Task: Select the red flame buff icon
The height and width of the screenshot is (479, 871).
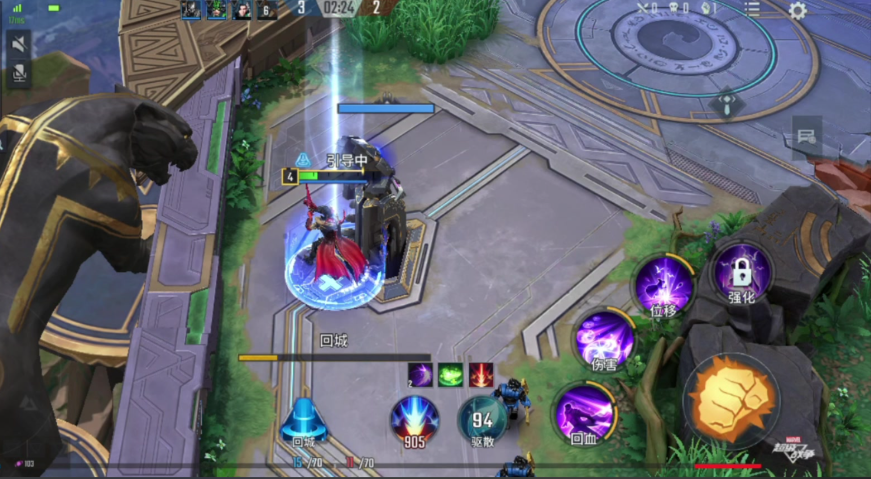Action: pyautogui.click(x=481, y=374)
